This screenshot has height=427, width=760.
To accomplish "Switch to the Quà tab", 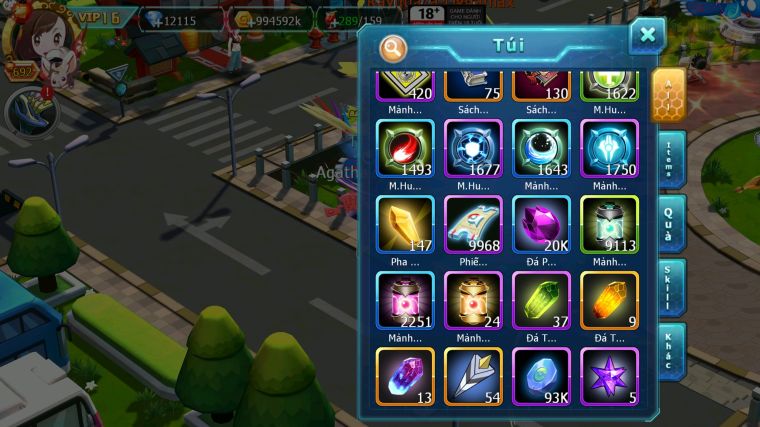I will pyautogui.click(x=671, y=225).
